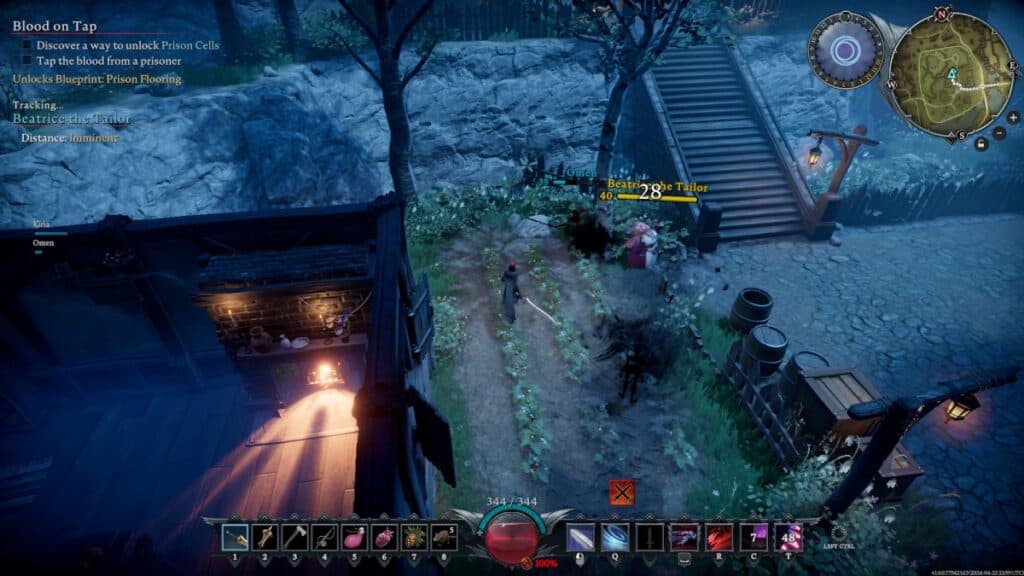Viewport: 1024px width, 576px height.
Task: Select the sword in hotbar slot 1
Action: click(x=236, y=537)
